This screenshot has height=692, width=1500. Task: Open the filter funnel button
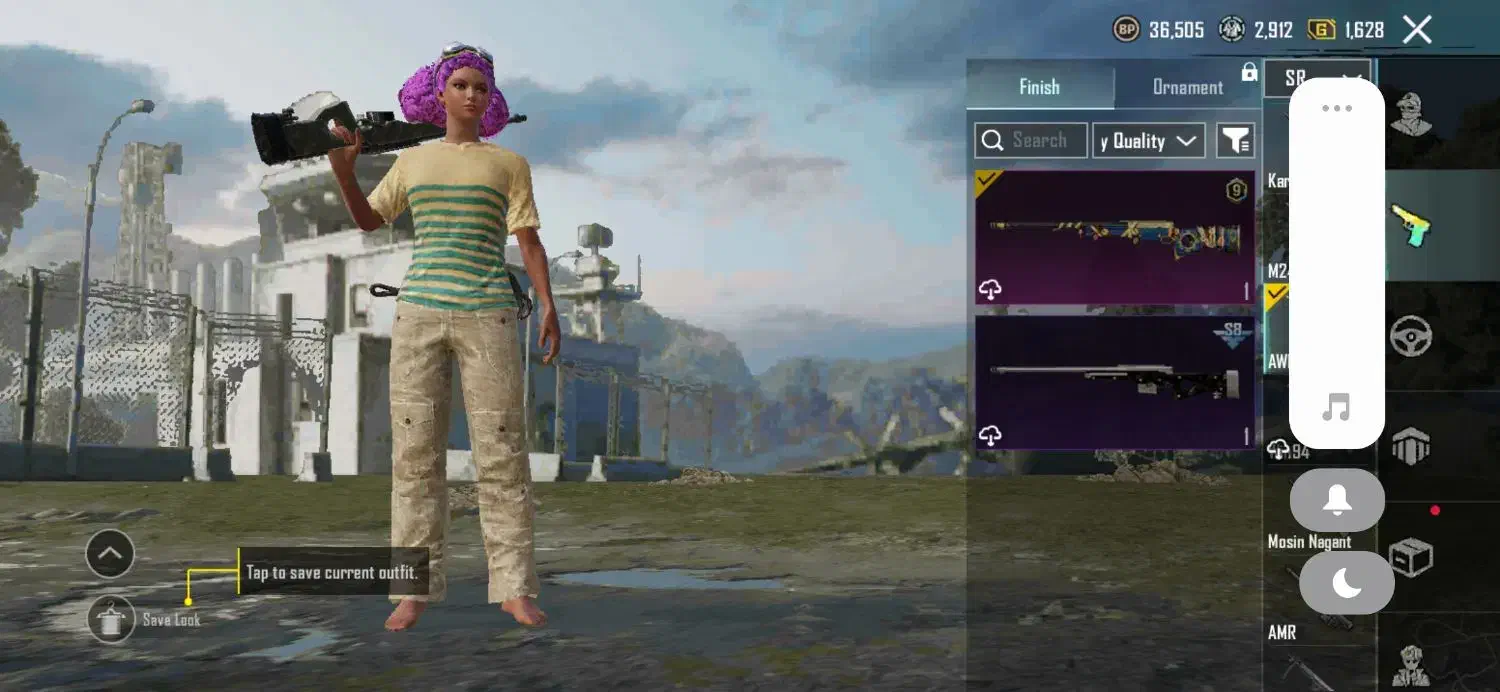click(1236, 141)
